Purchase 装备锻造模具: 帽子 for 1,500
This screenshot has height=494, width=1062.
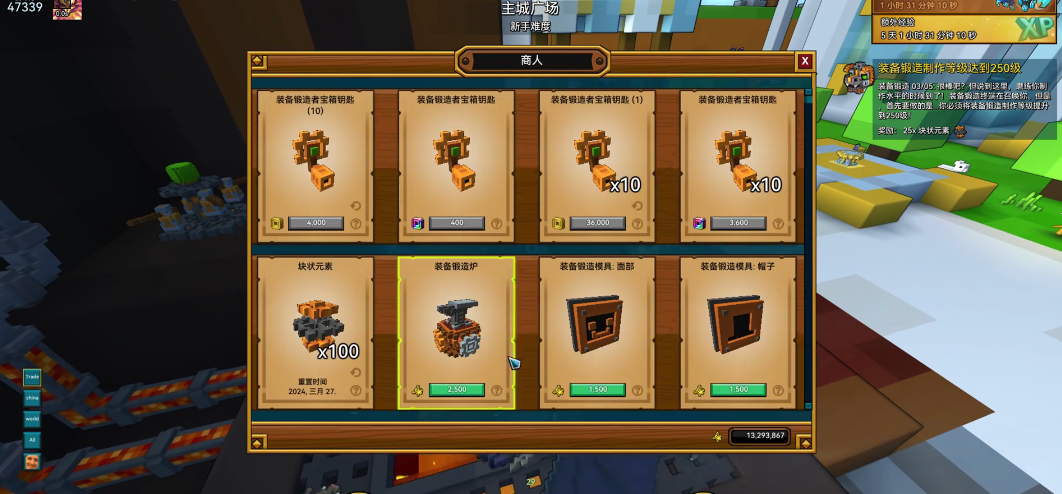(x=738, y=390)
